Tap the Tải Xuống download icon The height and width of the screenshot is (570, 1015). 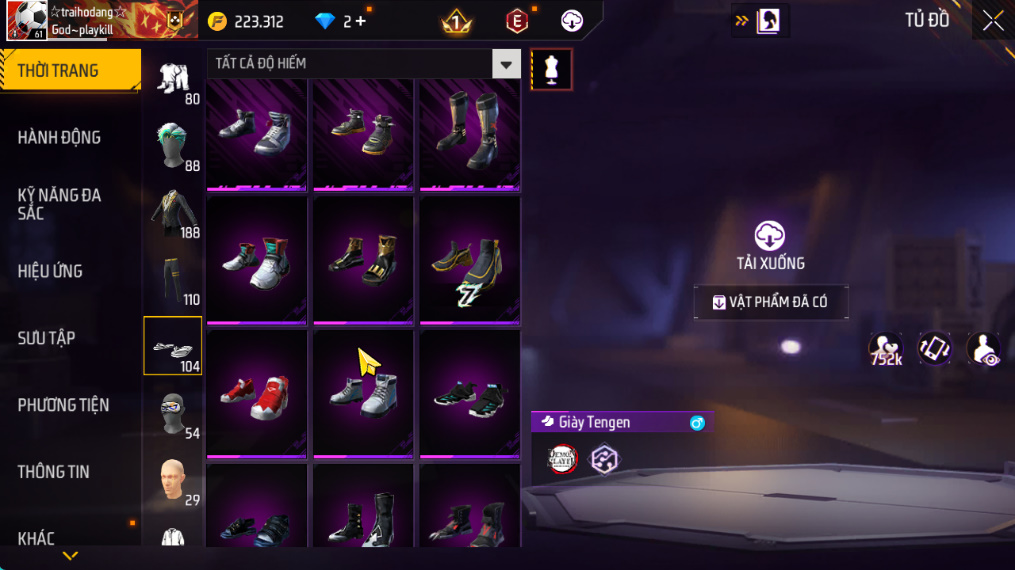[769, 236]
